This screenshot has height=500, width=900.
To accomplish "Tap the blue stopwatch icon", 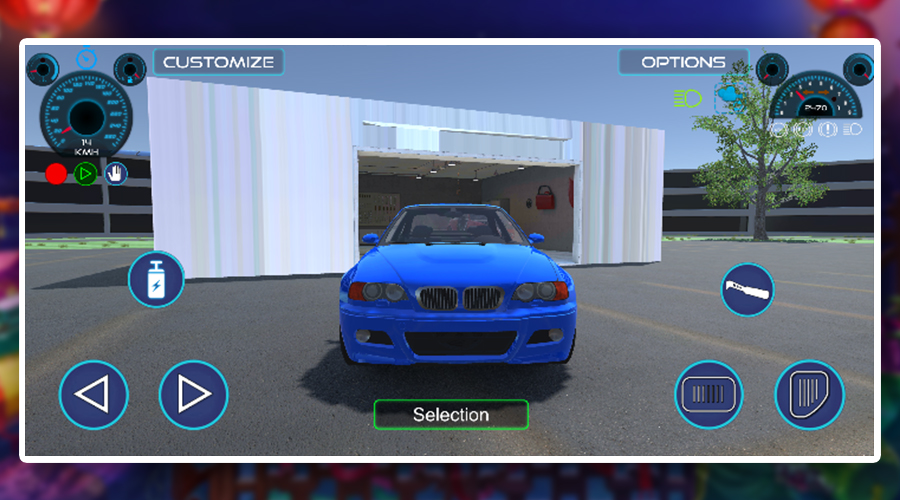I will coord(87,56).
